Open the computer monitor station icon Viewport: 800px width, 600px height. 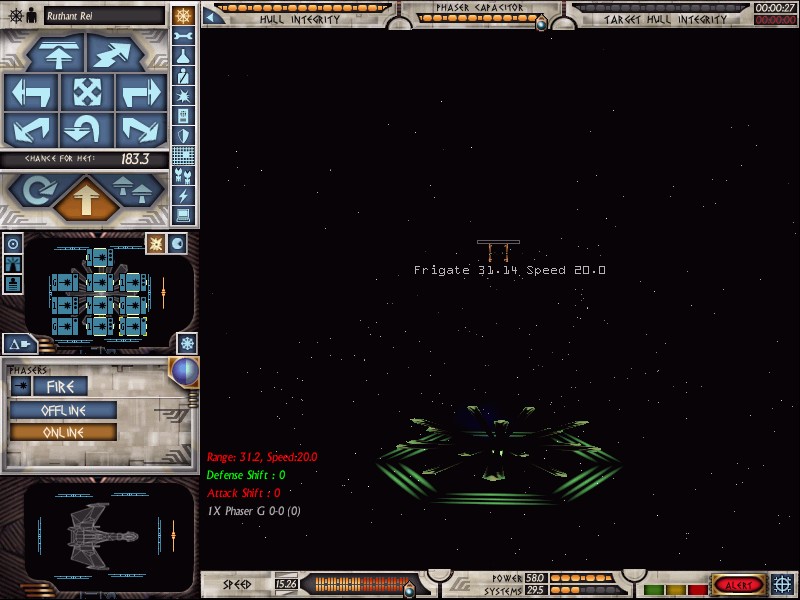183,214
